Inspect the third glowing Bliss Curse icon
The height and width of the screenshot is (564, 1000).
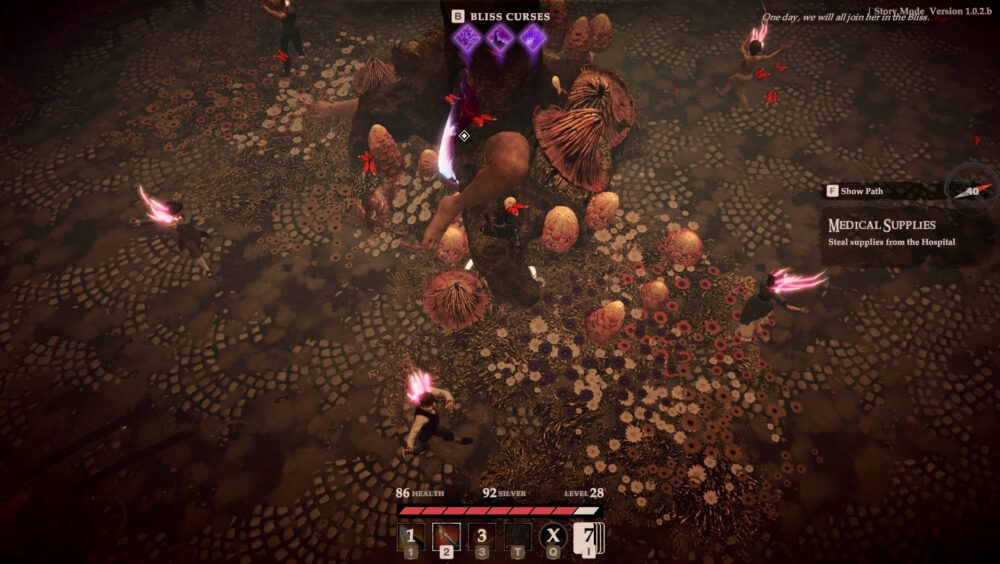point(532,39)
